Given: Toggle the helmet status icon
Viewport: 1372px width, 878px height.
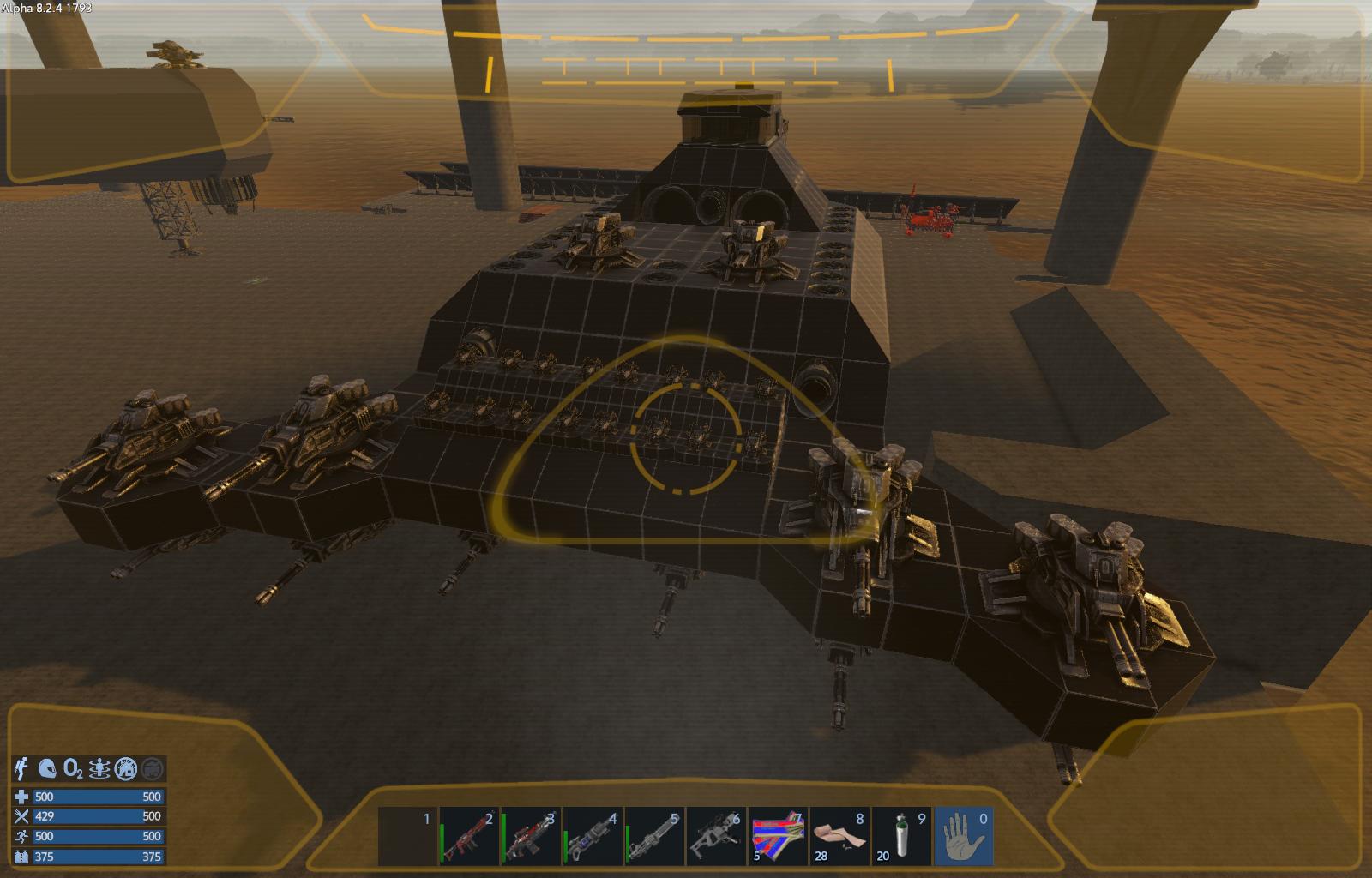Looking at the screenshot, I should coord(49,768).
